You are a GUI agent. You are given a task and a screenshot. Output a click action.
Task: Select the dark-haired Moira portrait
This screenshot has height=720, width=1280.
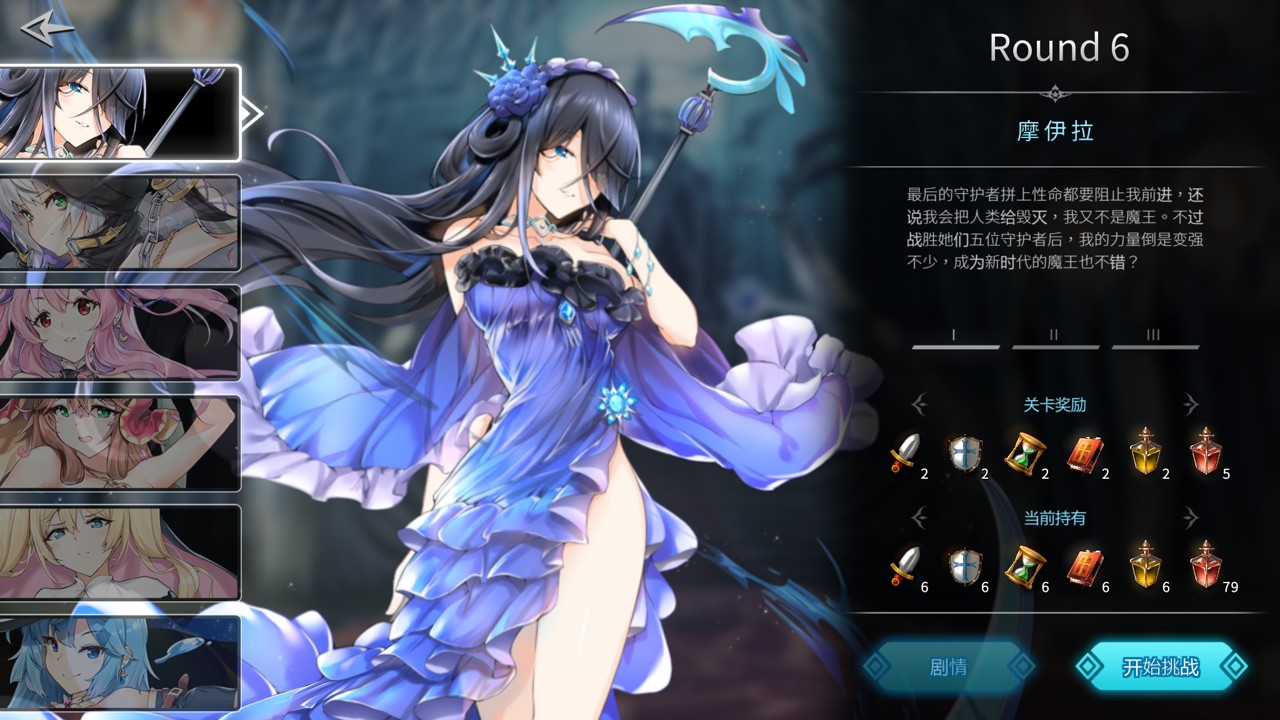click(120, 112)
